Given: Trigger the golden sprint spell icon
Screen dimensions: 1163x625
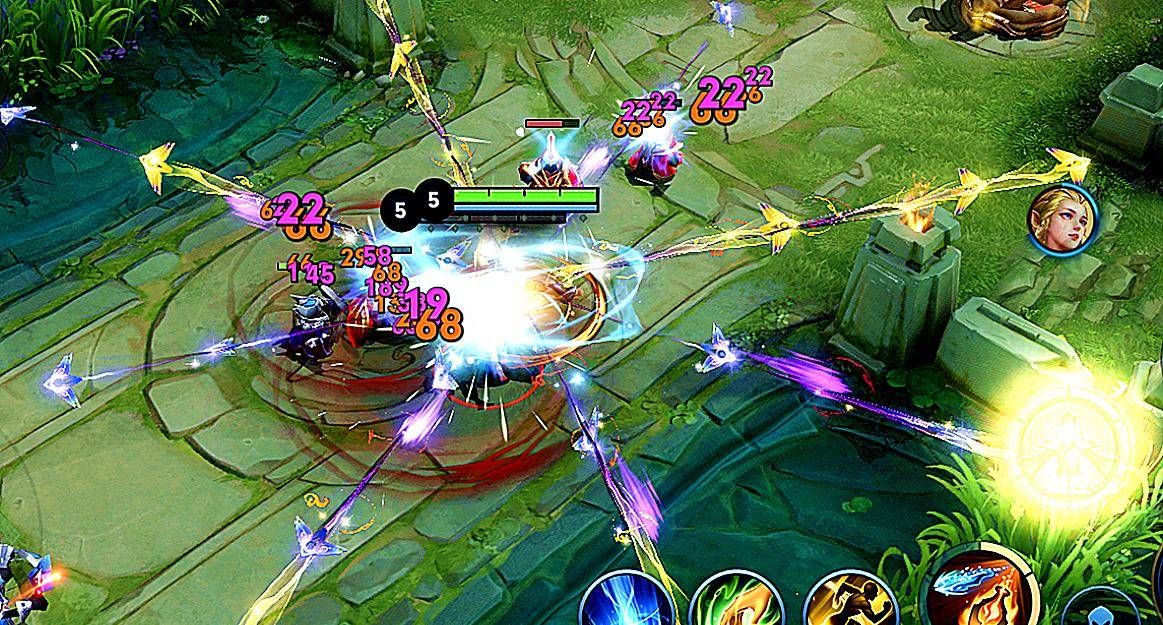Looking at the screenshot, I should point(848,603).
